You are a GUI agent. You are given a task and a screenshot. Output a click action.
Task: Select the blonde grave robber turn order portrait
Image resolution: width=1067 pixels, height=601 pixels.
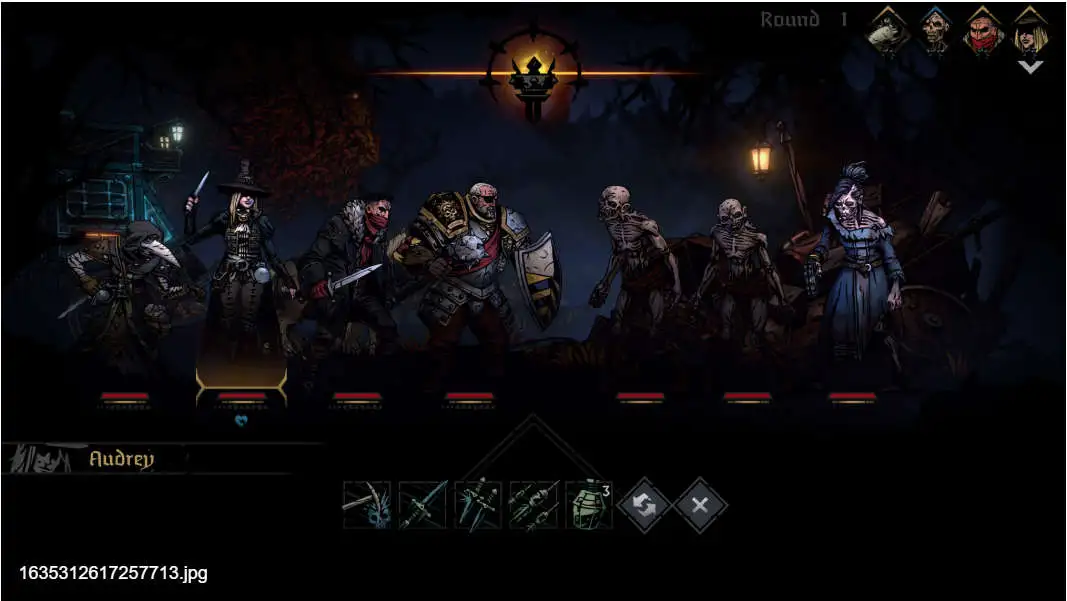(x=1030, y=31)
